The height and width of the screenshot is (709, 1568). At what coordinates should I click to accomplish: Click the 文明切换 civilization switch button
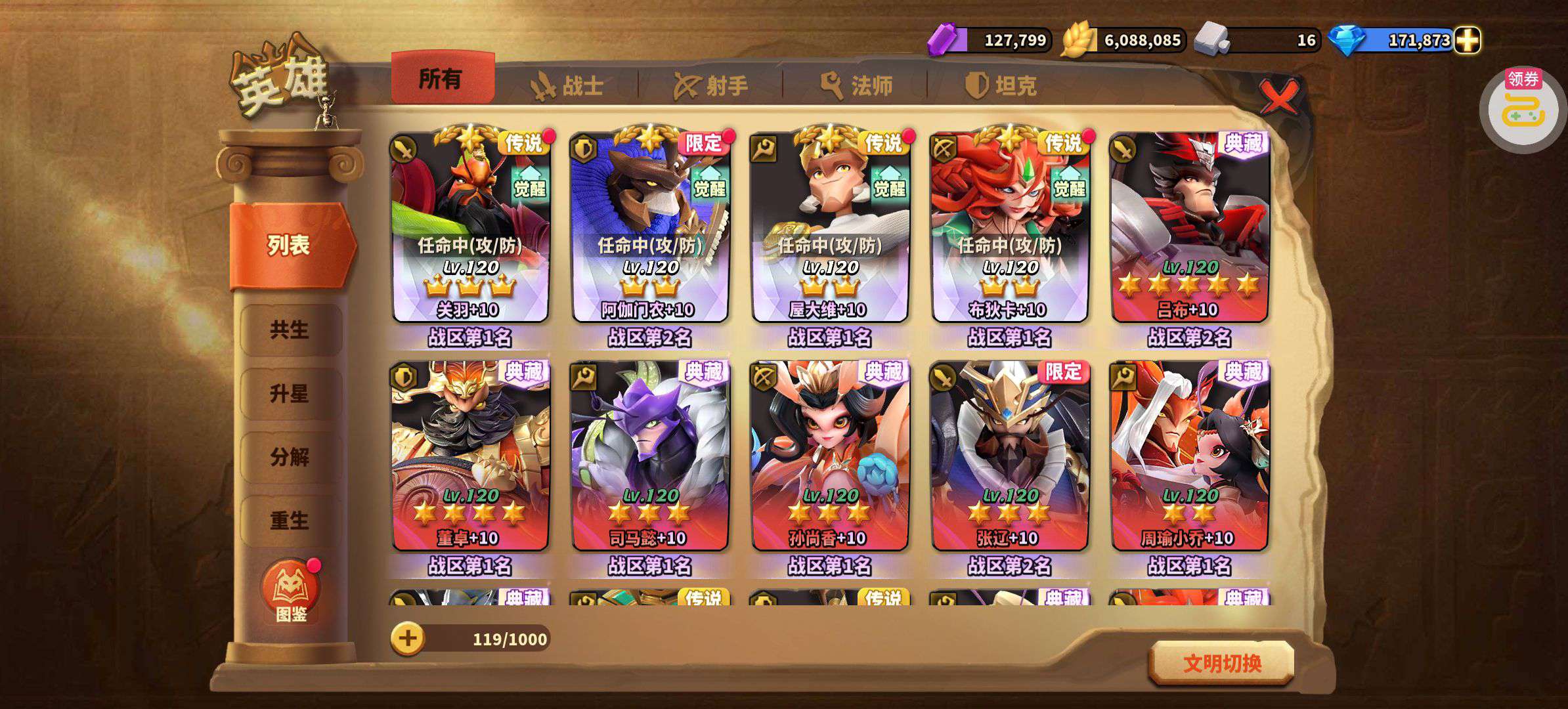tap(1222, 663)
